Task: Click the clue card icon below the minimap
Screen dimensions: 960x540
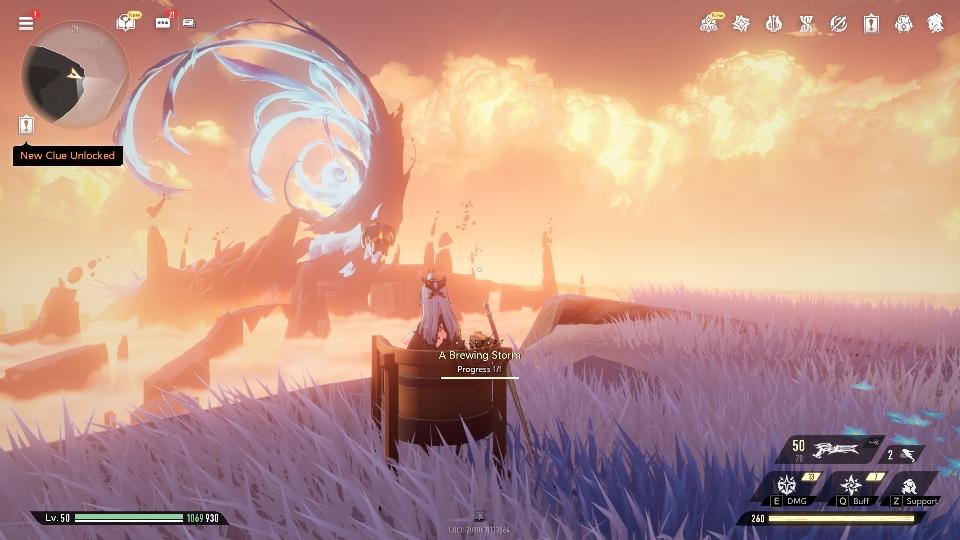Action: (26, 125)
